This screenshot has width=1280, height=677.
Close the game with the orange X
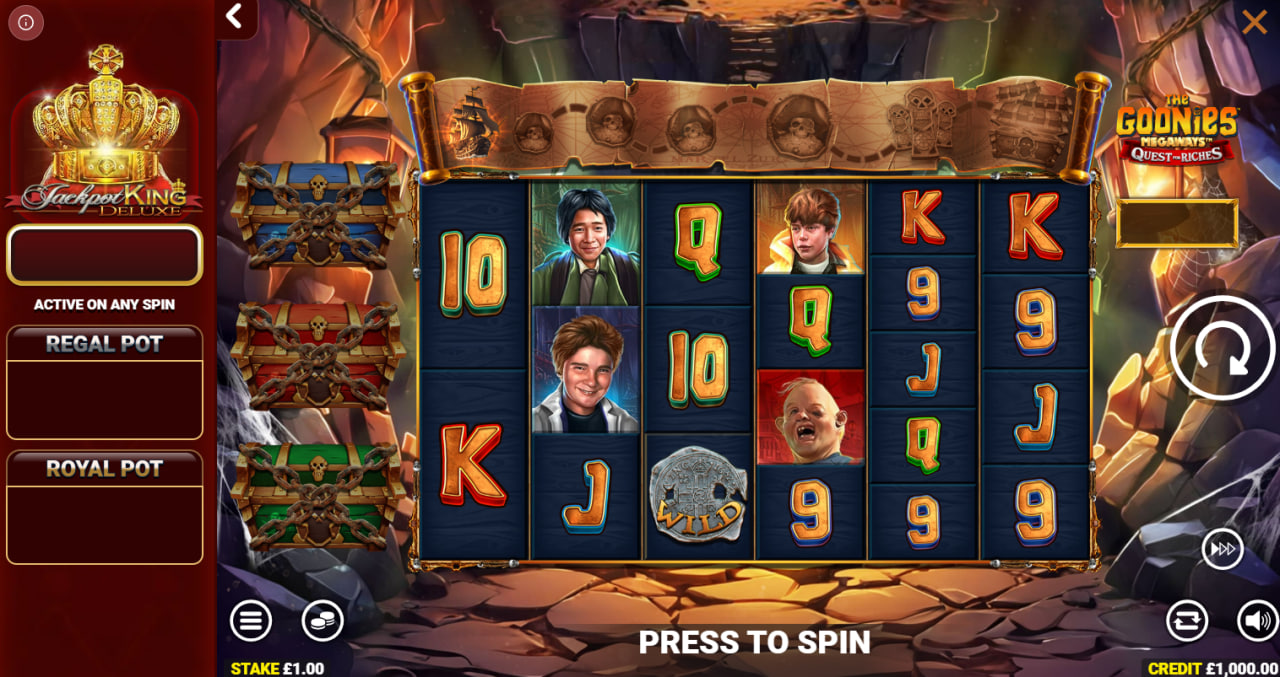[1254, 22]
